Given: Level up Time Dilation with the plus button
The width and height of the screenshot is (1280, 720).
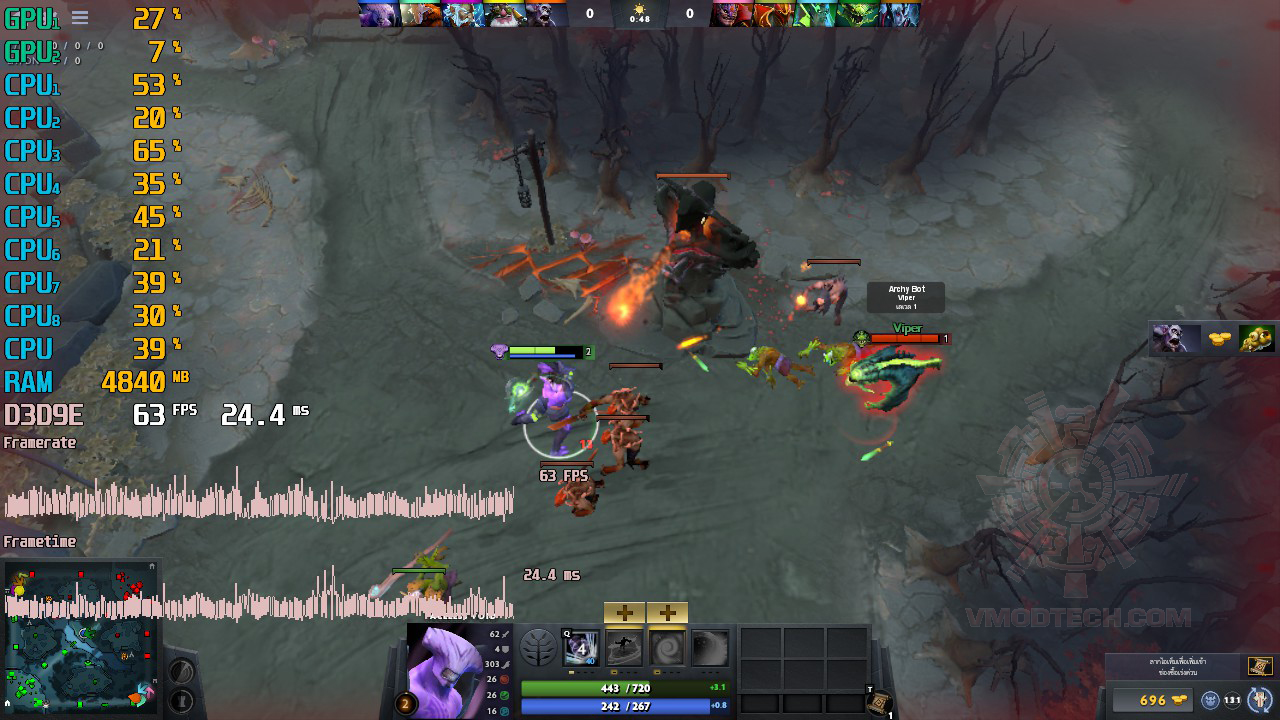Looking at the screenshot, I should [x=624, y=613].
